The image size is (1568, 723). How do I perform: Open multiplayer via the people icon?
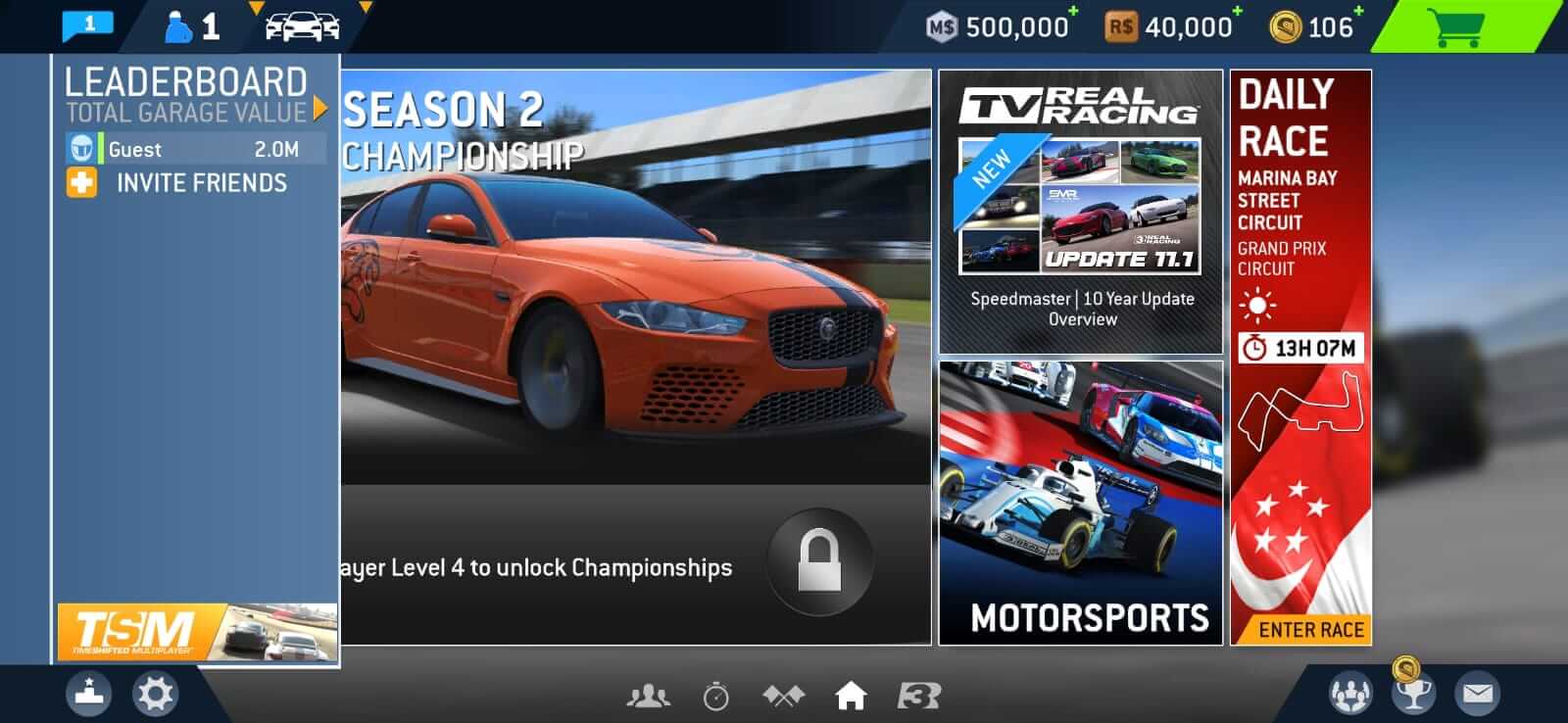647,696
